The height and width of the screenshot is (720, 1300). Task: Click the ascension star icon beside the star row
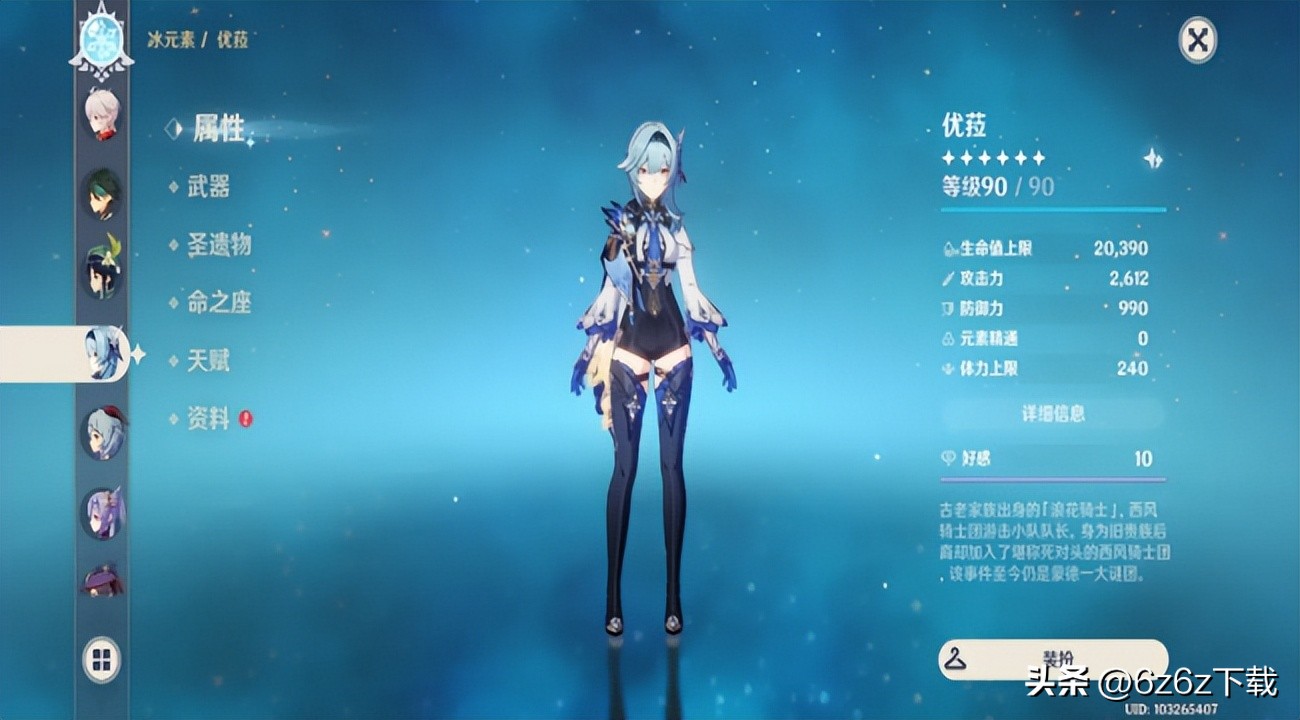click(x=1153, y=158)
